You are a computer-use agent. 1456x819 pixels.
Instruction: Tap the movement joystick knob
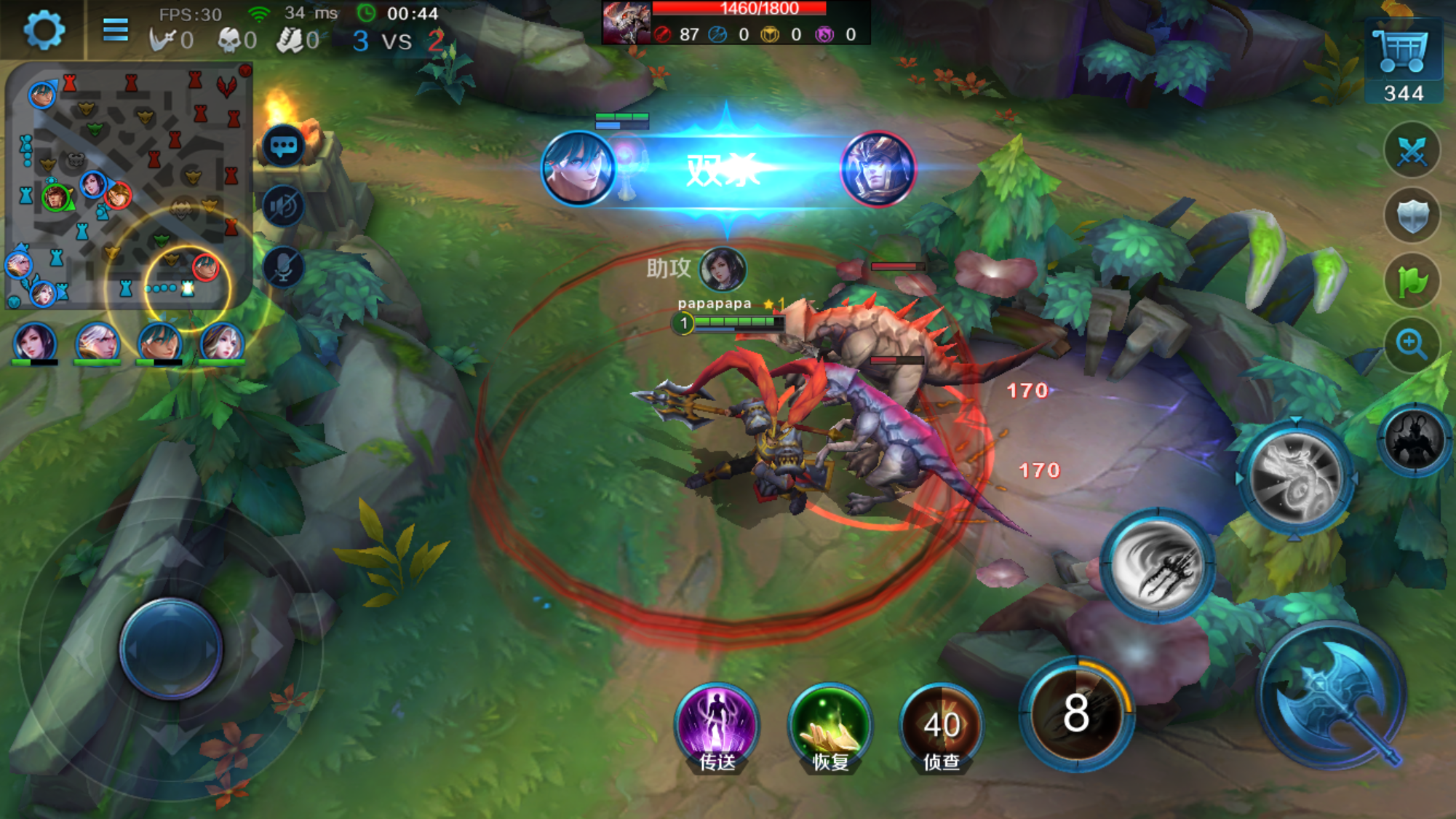tap(171, 648)
